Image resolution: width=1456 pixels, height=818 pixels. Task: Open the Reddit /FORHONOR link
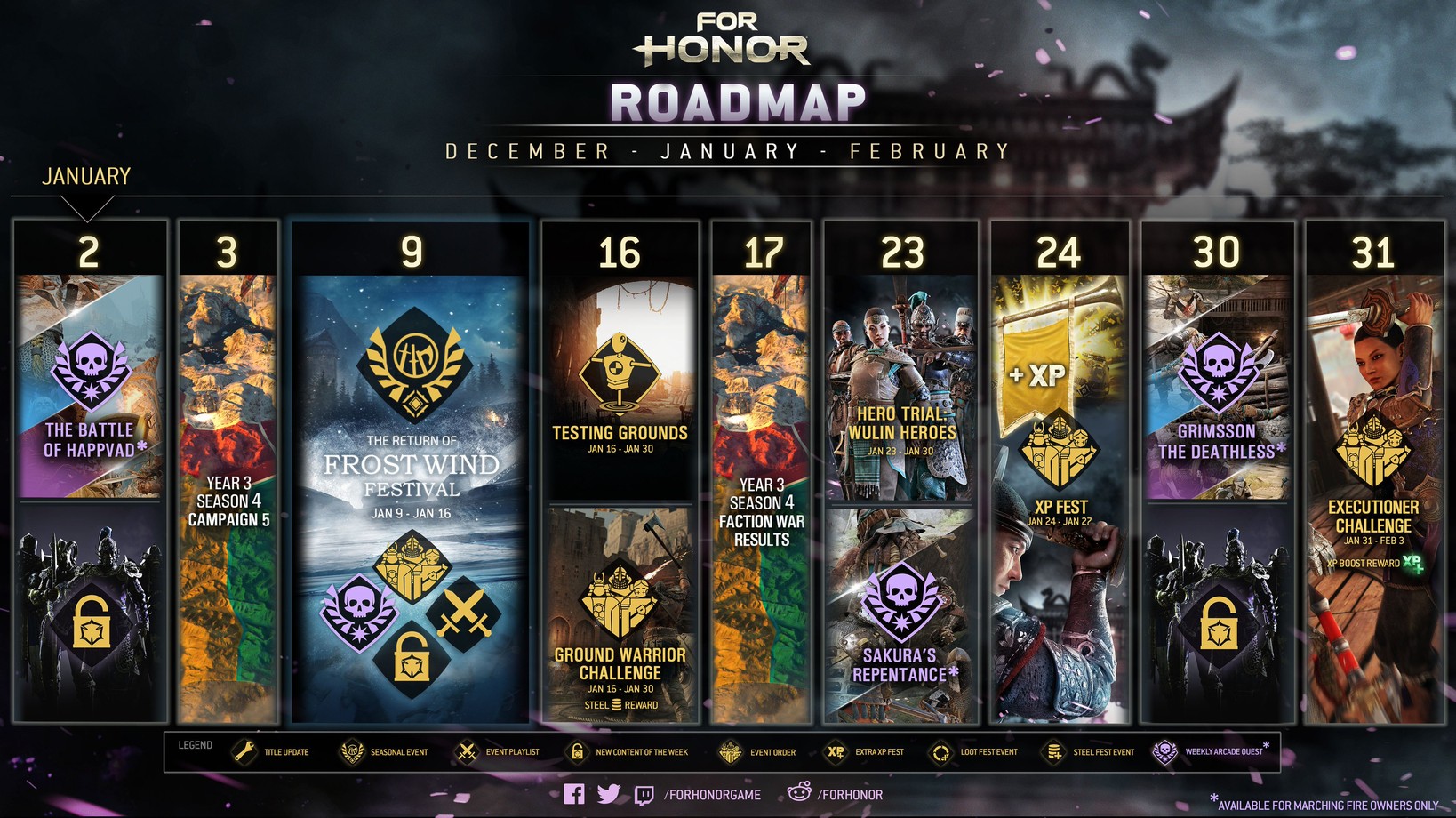point(836,794)
